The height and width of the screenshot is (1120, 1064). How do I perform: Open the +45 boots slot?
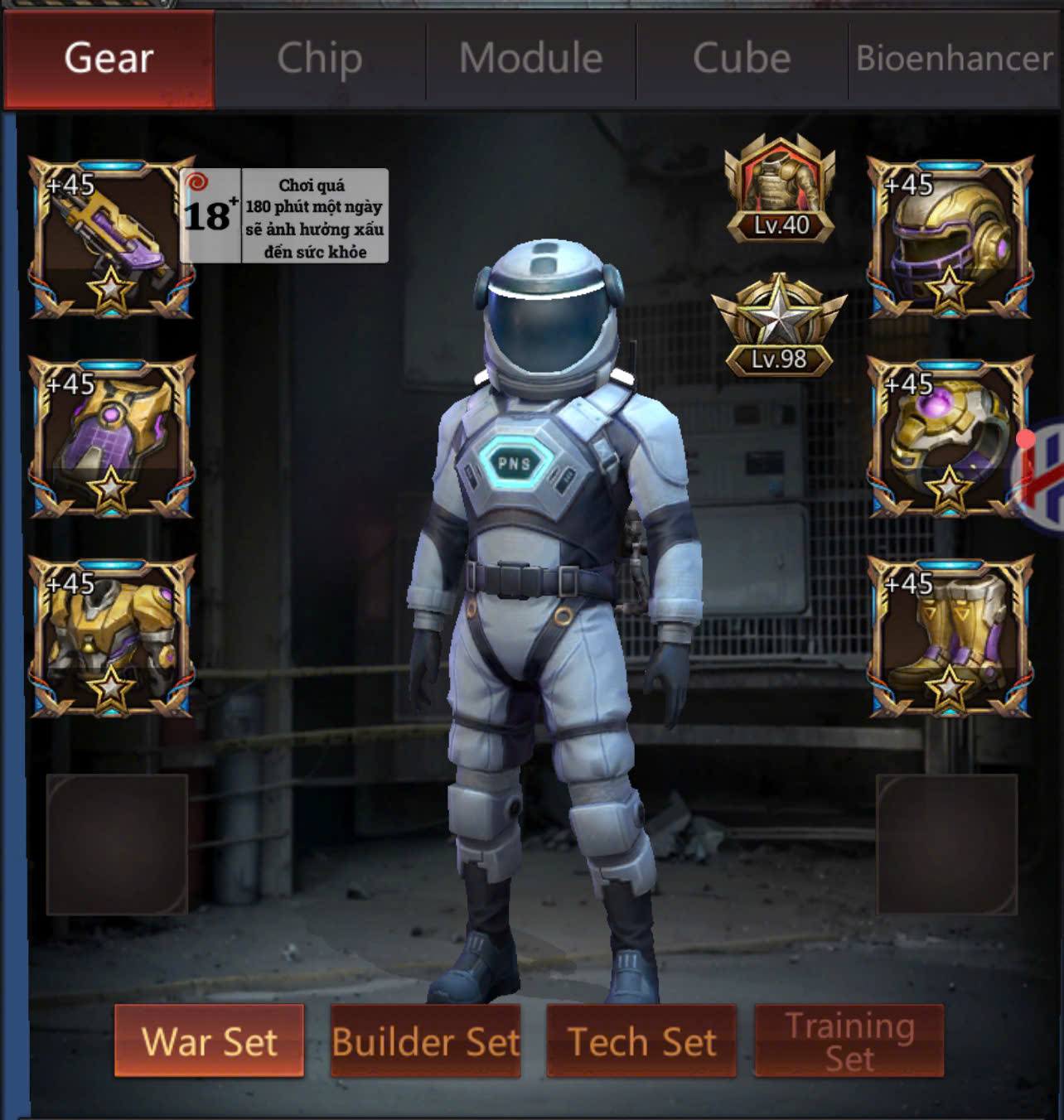tap(950, 637)
